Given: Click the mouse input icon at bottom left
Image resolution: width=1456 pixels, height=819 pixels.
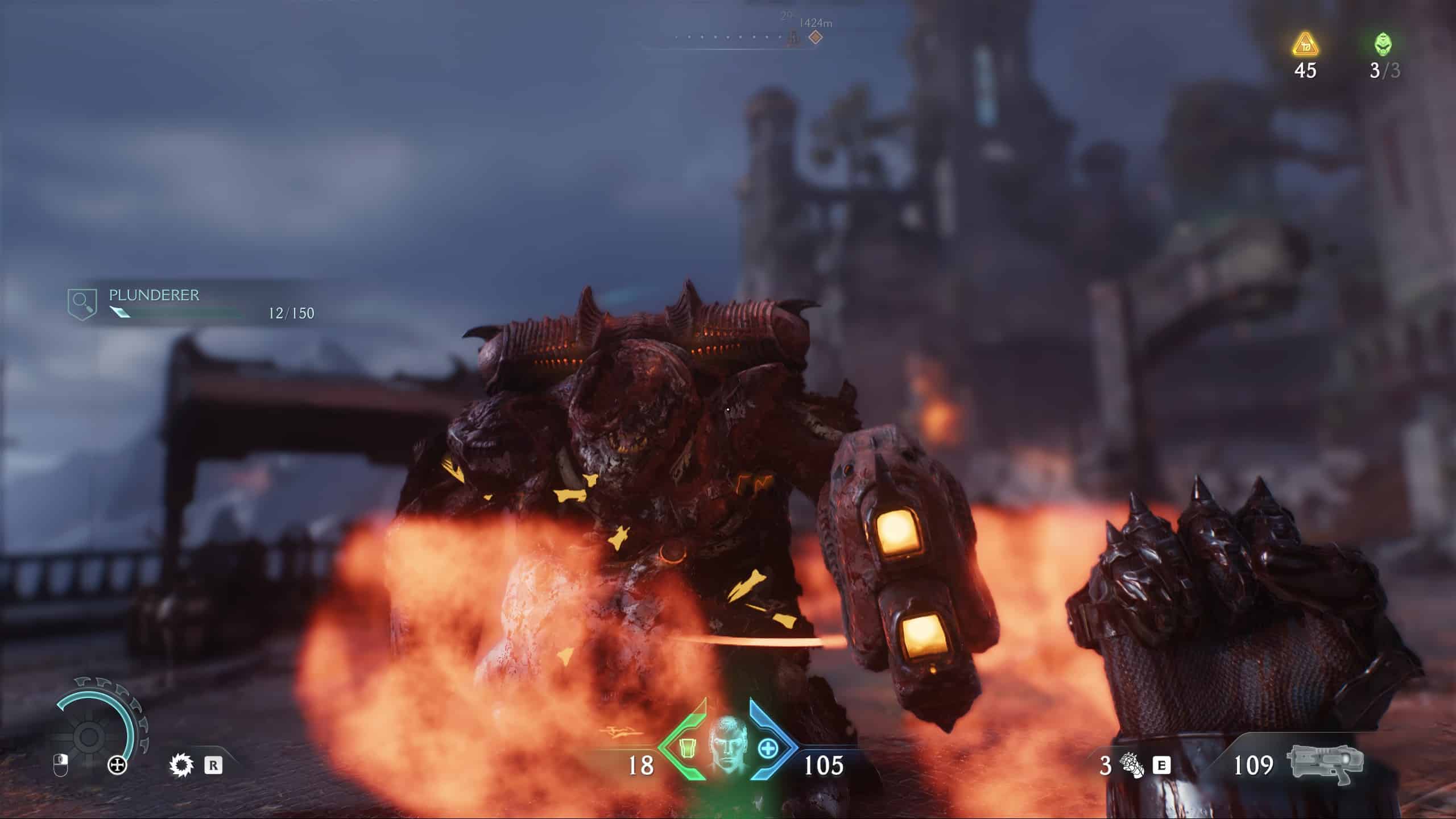Looking at the screenshot, I should [61, 767].
